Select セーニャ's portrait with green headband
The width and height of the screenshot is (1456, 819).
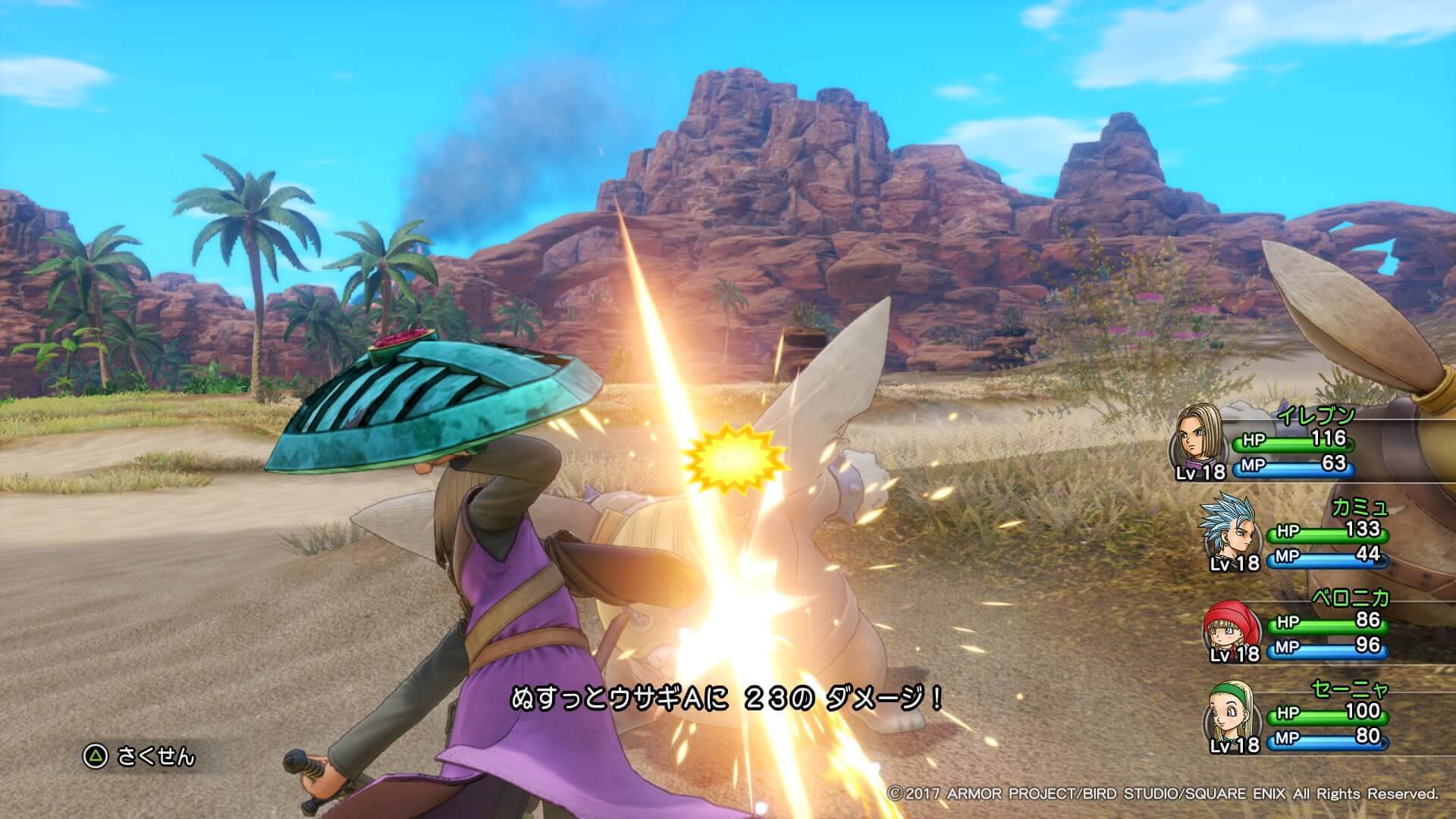(x=1230, y=716)
